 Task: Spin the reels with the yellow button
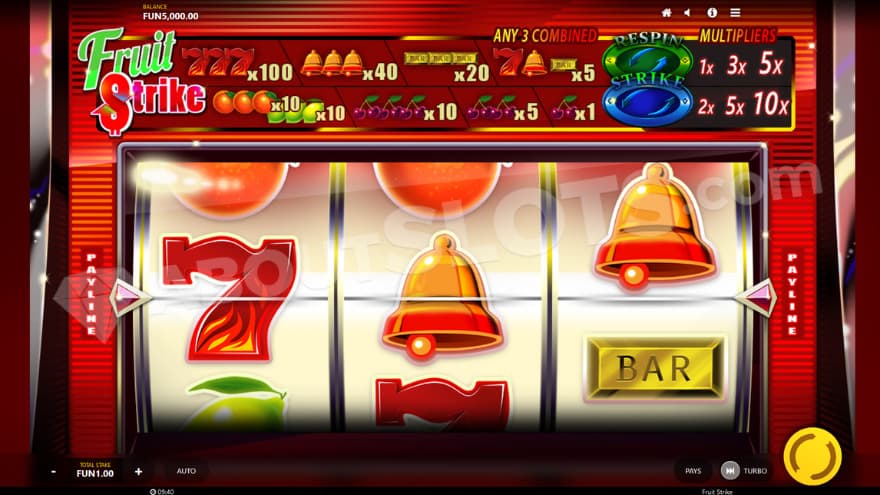click(x=811, y=457)
